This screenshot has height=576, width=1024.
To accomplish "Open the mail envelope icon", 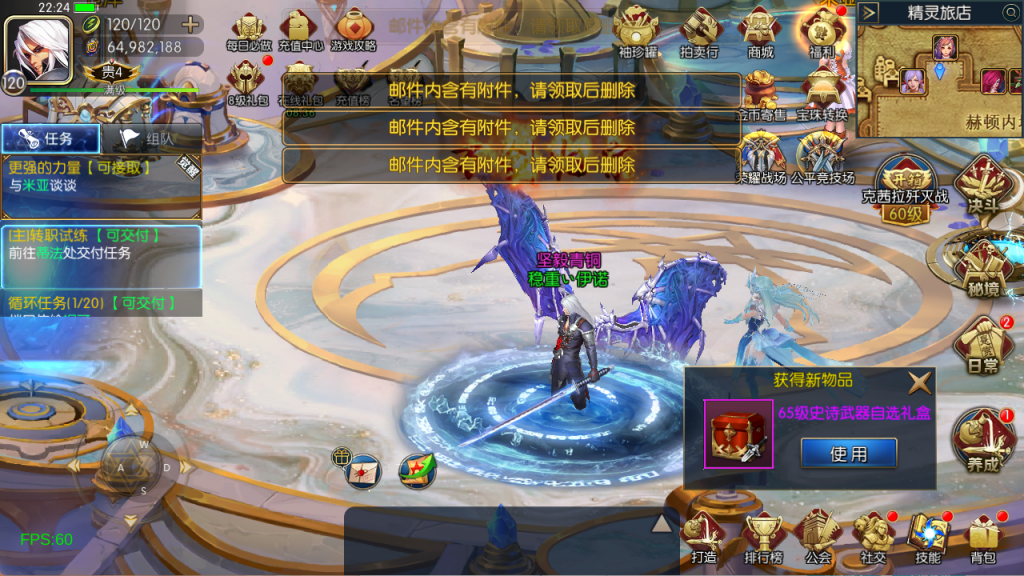I will [362, 467].
